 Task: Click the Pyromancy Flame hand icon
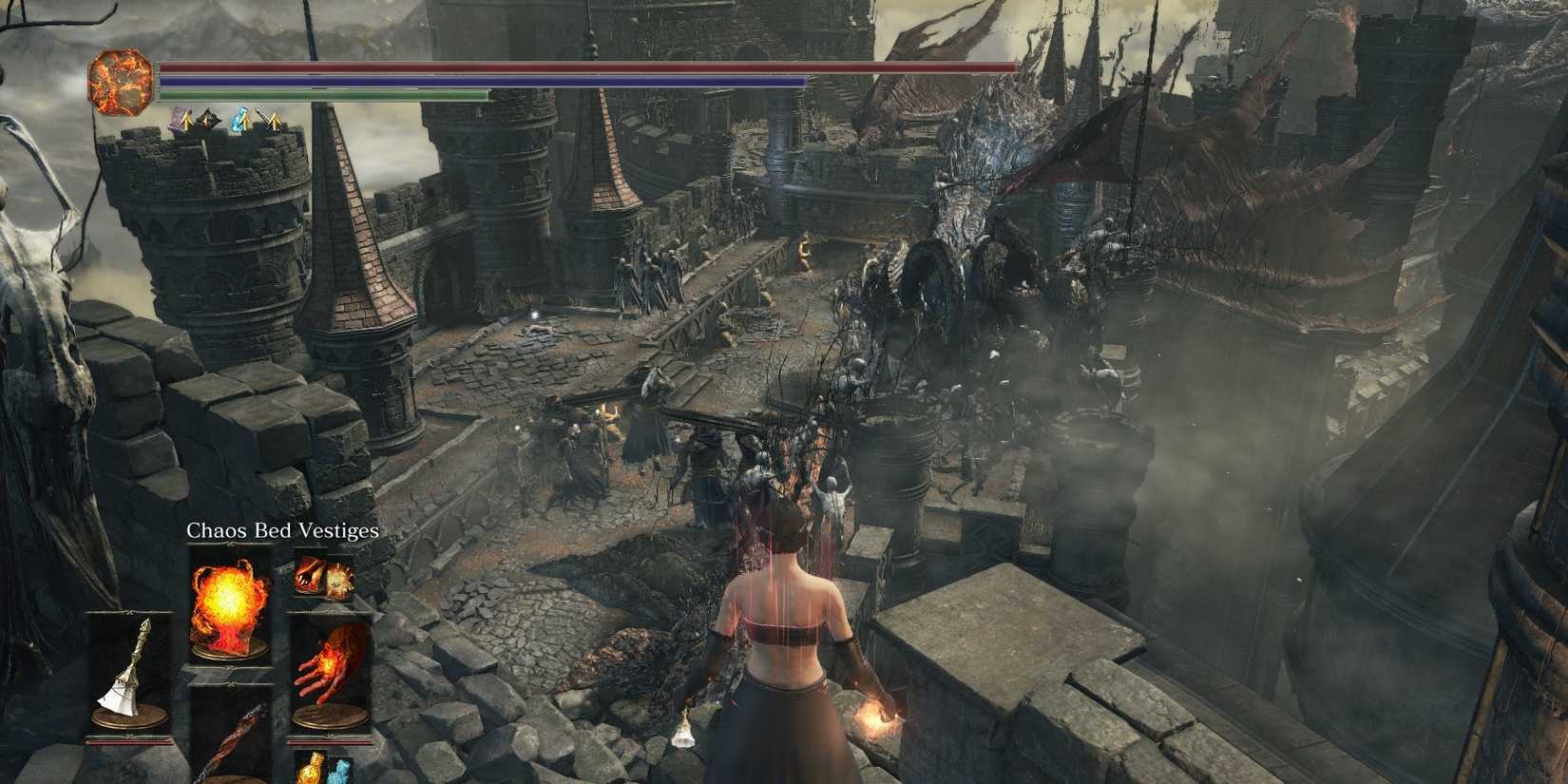tap(329, 664)
